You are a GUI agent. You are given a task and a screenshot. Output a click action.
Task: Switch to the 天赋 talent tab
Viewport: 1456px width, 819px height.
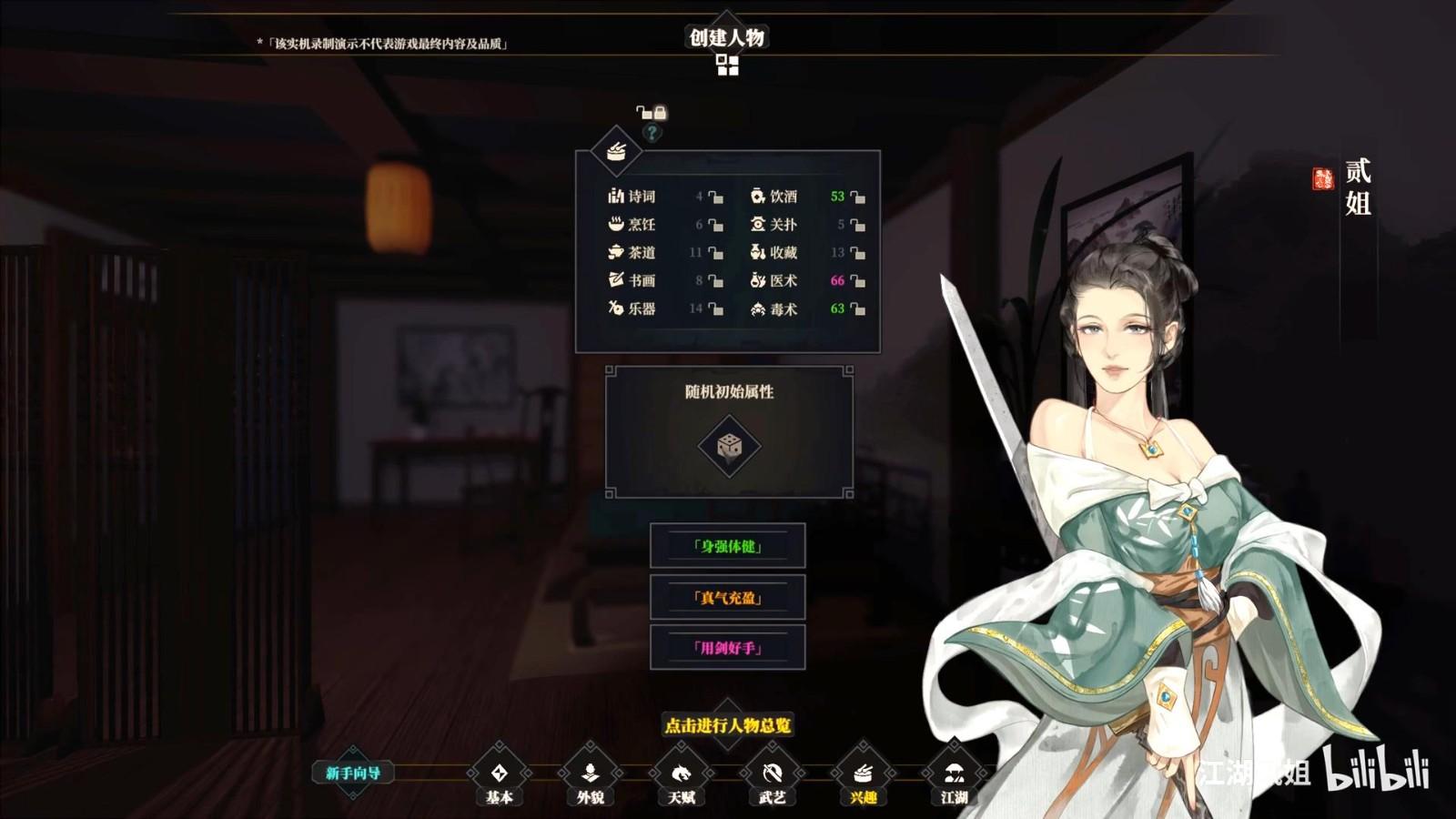pyautogui.click(x=681, y=774)
